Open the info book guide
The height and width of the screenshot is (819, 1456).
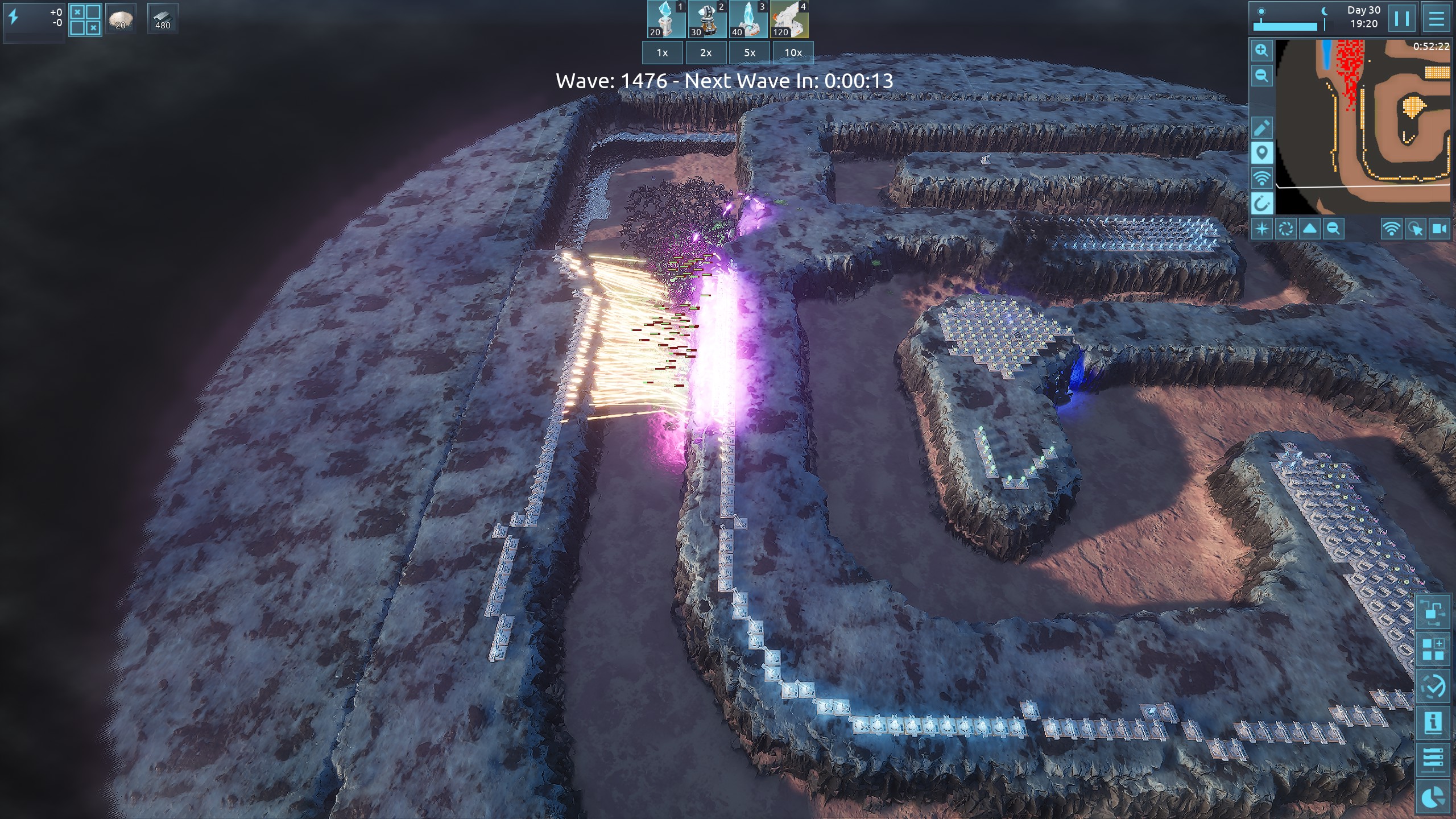coord(1433,723)
